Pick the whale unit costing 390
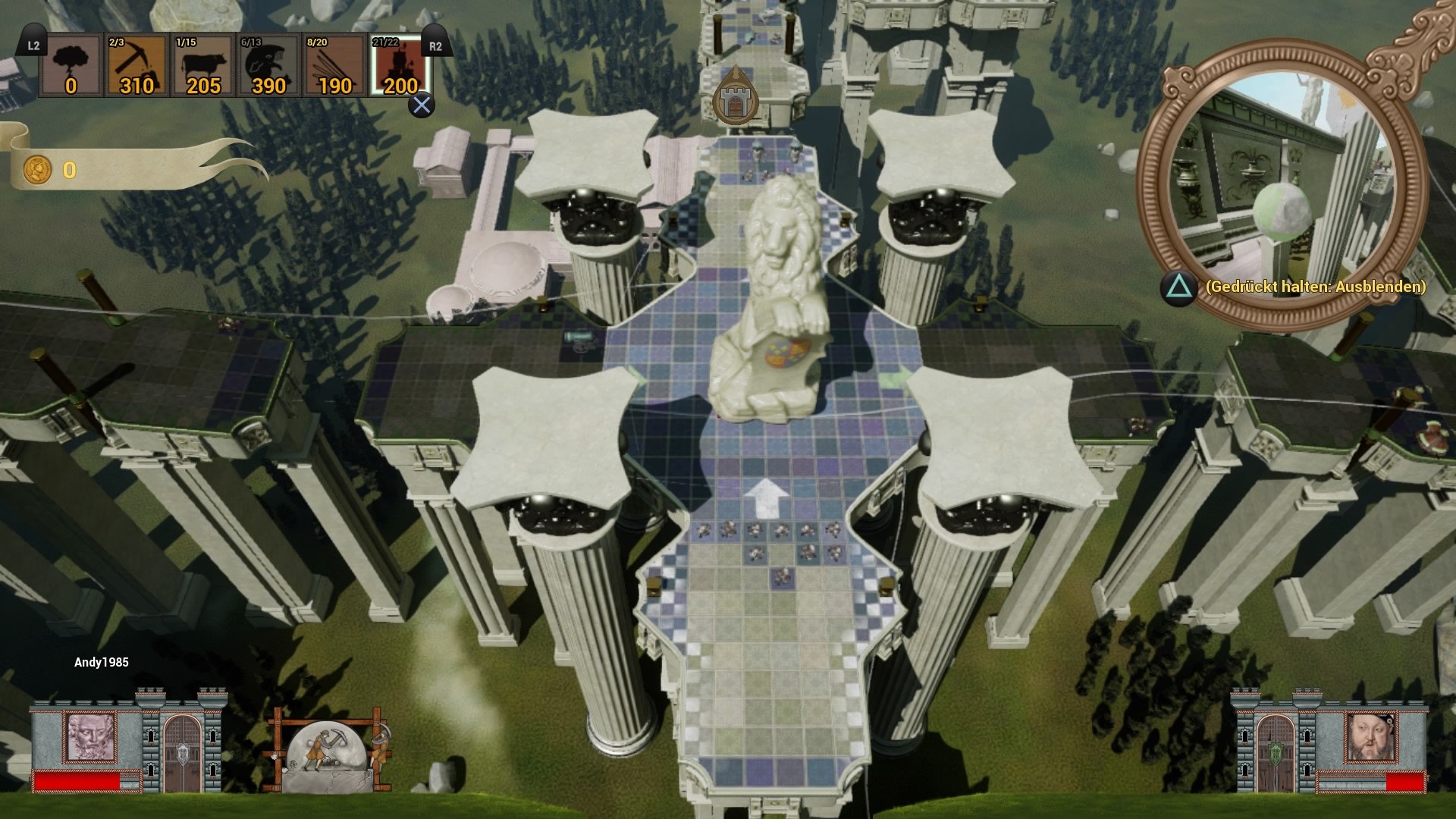Image resolution: width=1456 pixels, height=819 pixels. coord(268,66)
